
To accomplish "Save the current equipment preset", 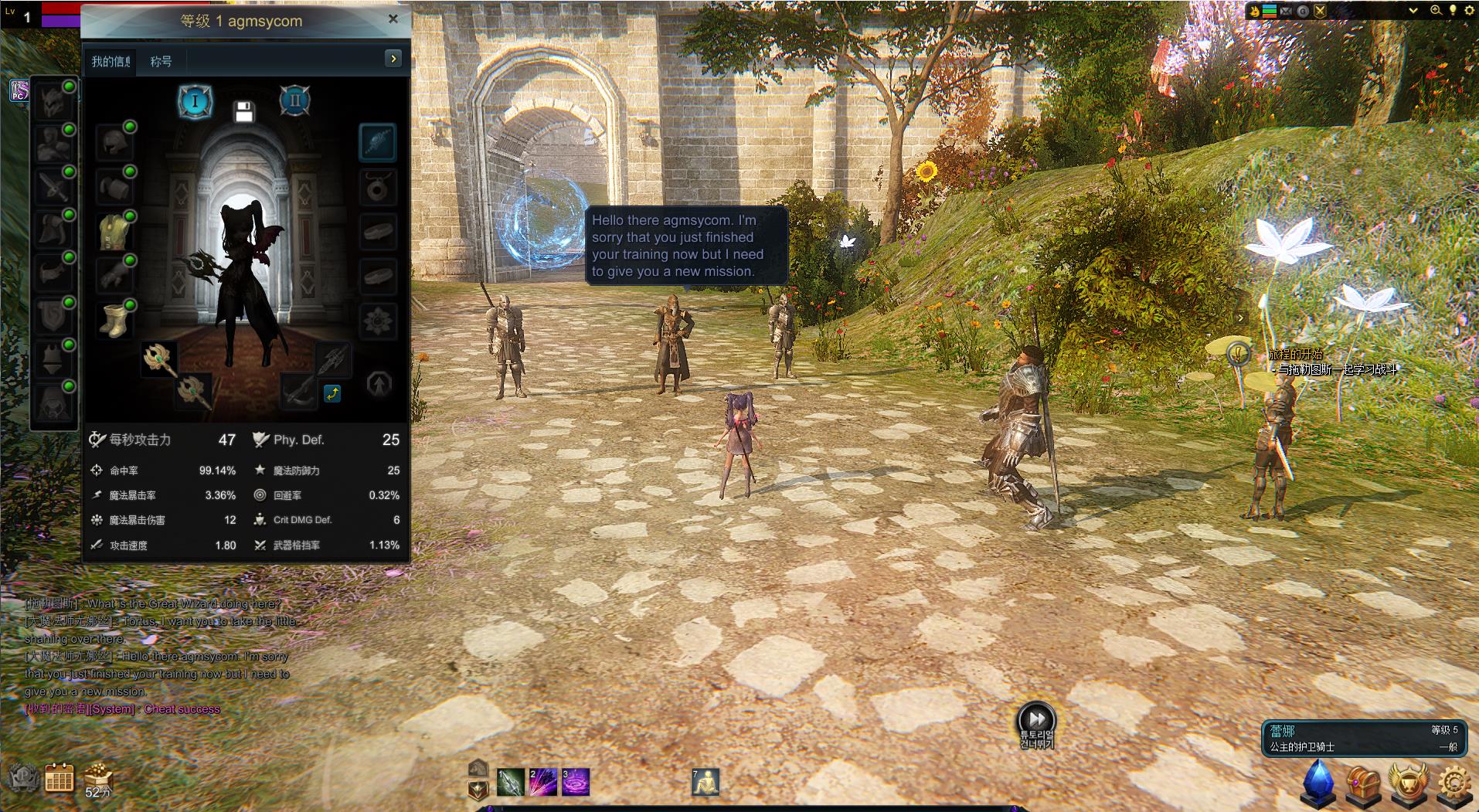I will [244, 112].
